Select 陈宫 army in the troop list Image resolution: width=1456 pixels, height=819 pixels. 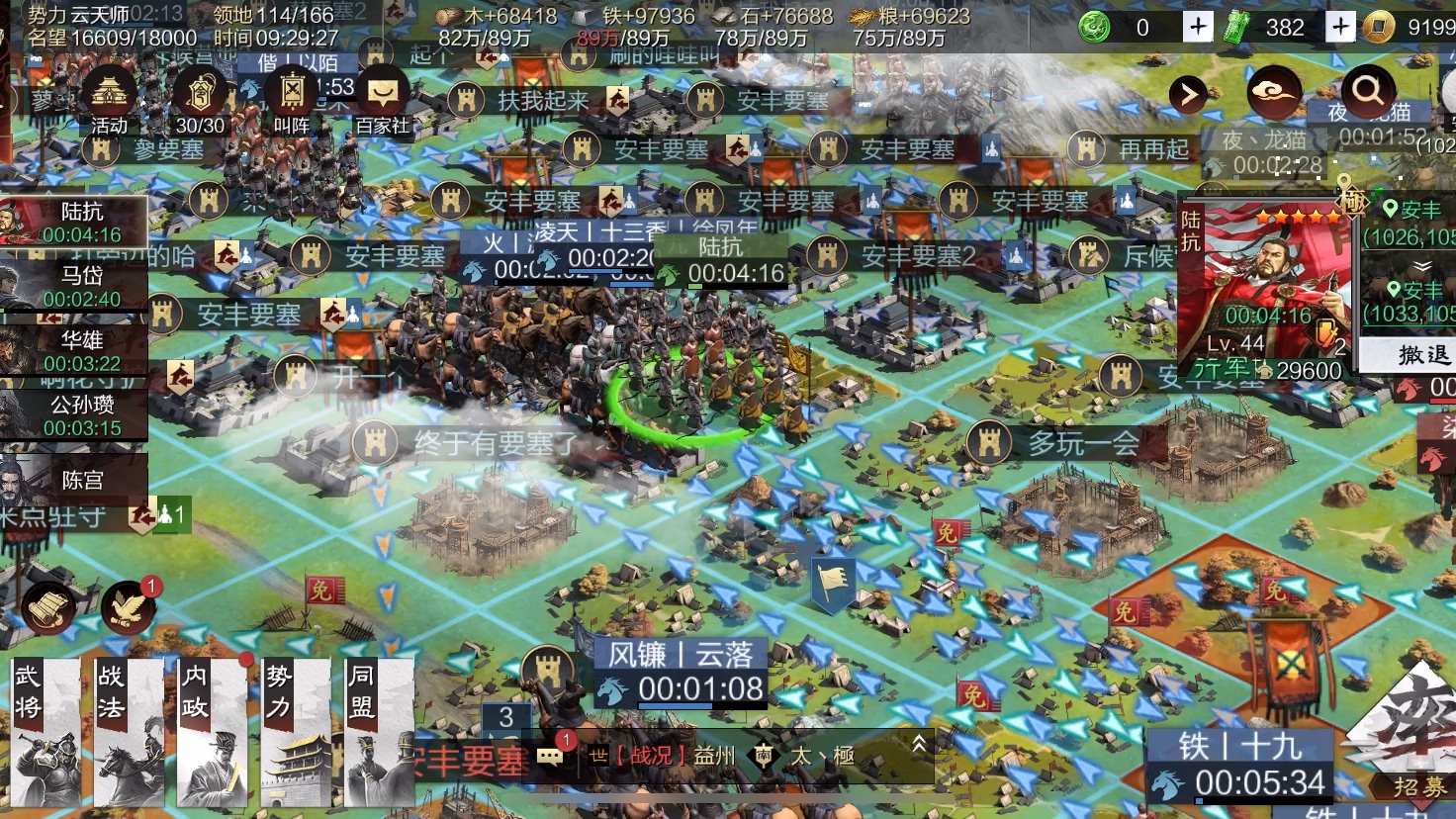coord(74,481)
